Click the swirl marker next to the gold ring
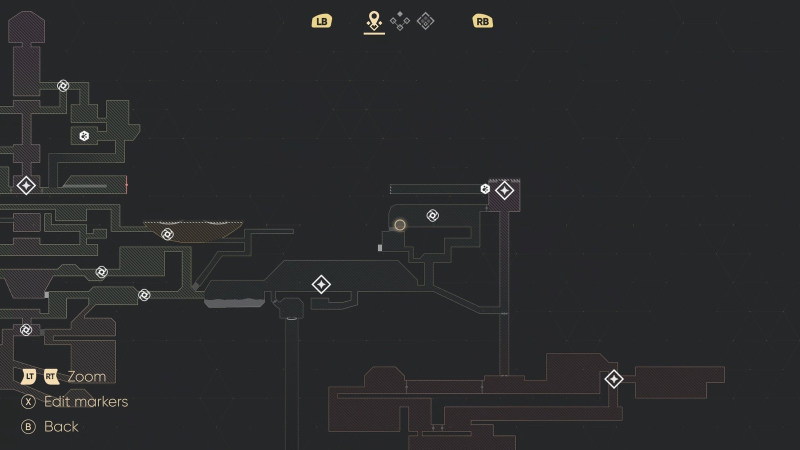This screenshot has height=450, width=800. pos(432,215)
